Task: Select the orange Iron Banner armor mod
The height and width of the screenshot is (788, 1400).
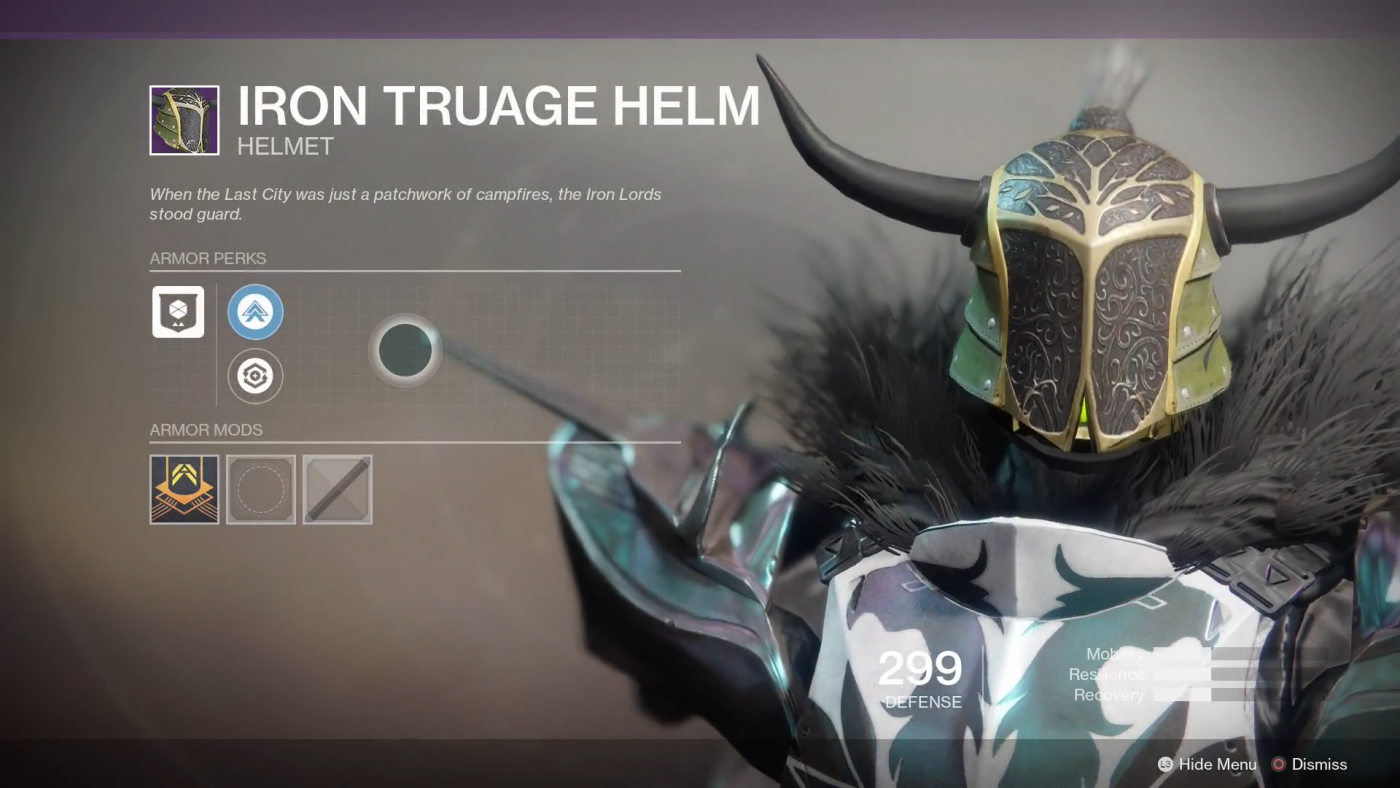Action: click(x=184, y=489)
